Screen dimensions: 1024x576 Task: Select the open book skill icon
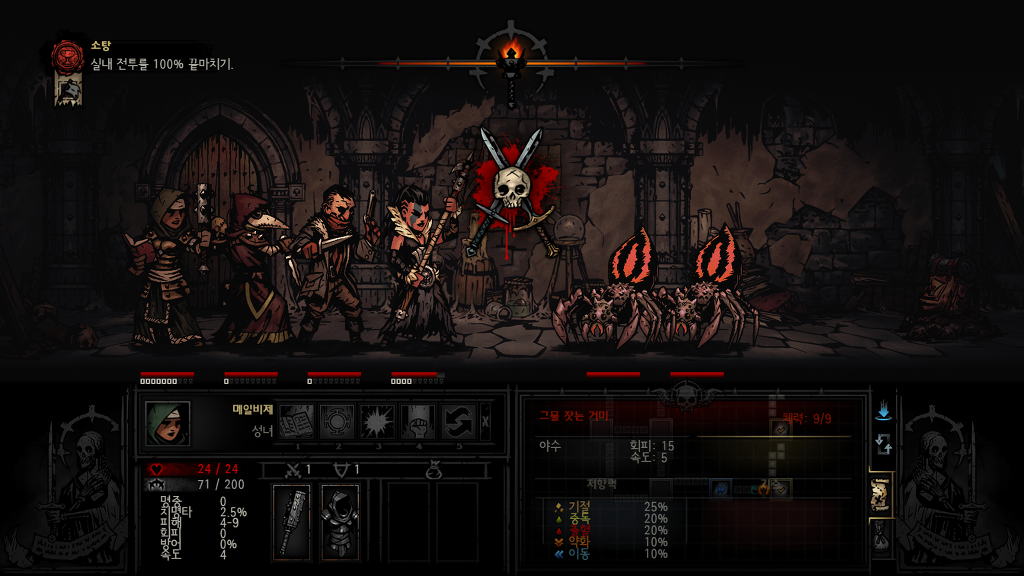[296, 421]
